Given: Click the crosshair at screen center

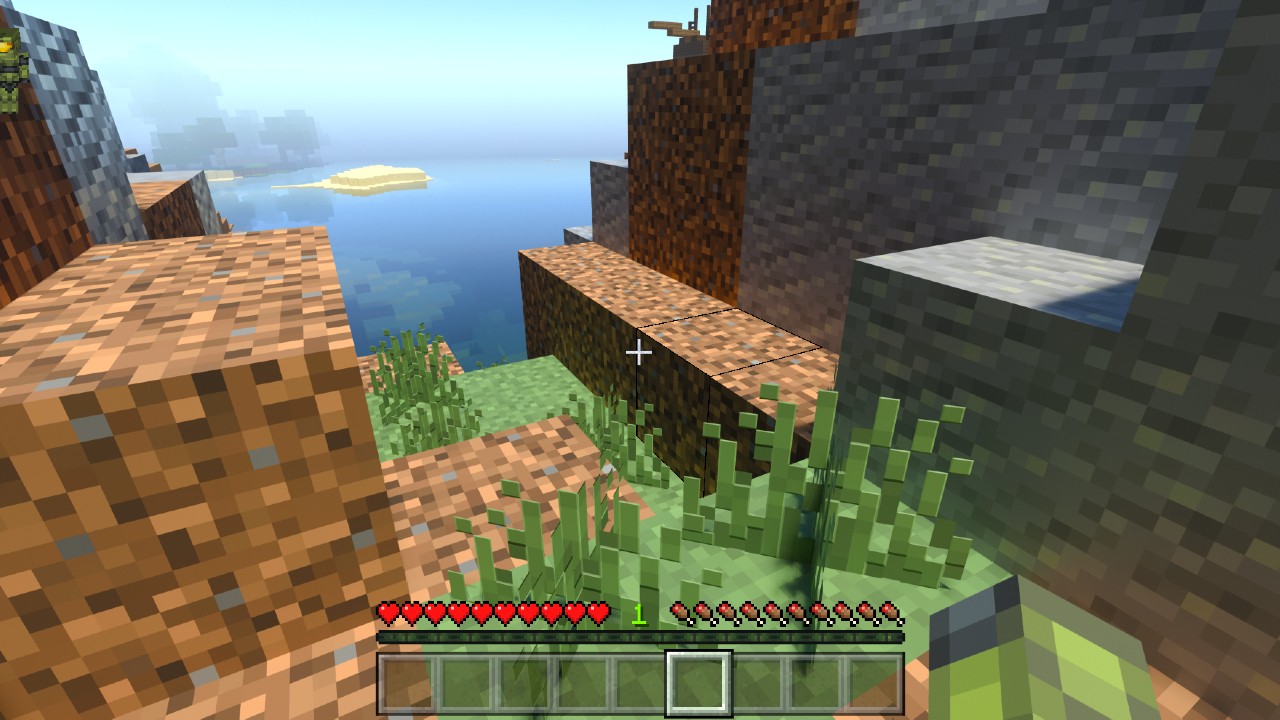Looking at the screenshot, I should pos(640,352).
